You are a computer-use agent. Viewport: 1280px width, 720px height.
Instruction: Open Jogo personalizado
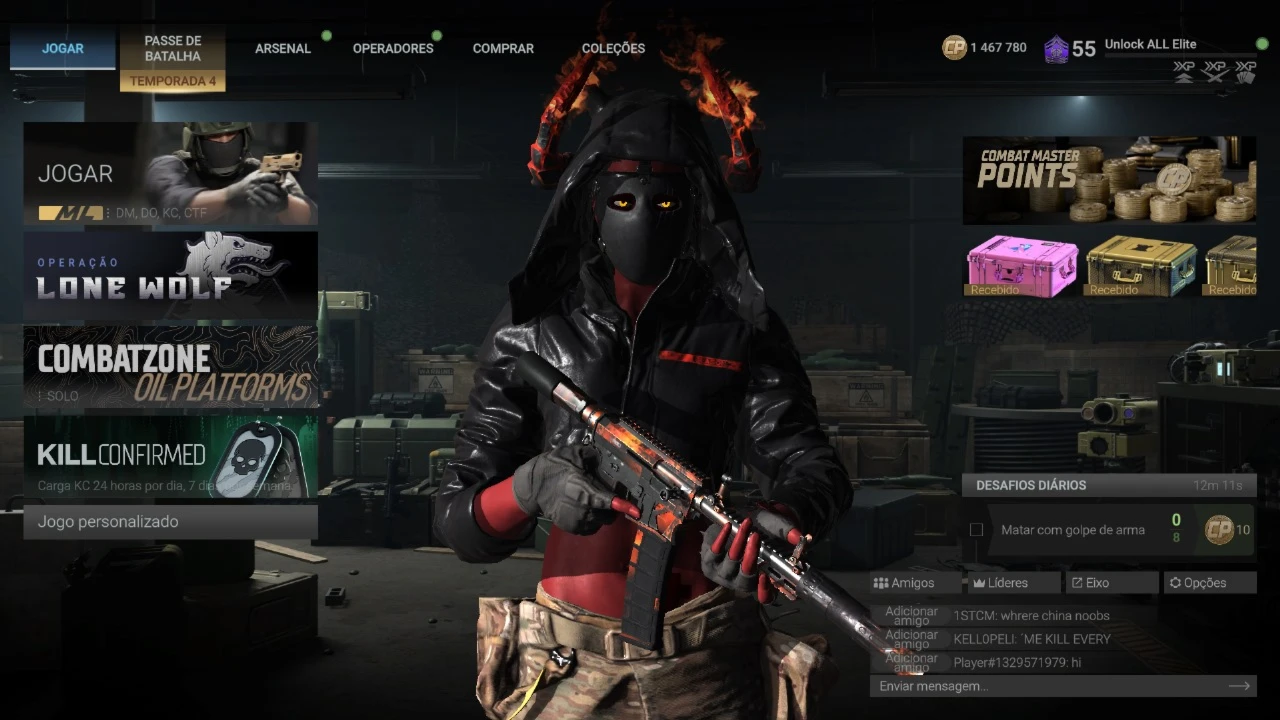(x=170, y=522)
